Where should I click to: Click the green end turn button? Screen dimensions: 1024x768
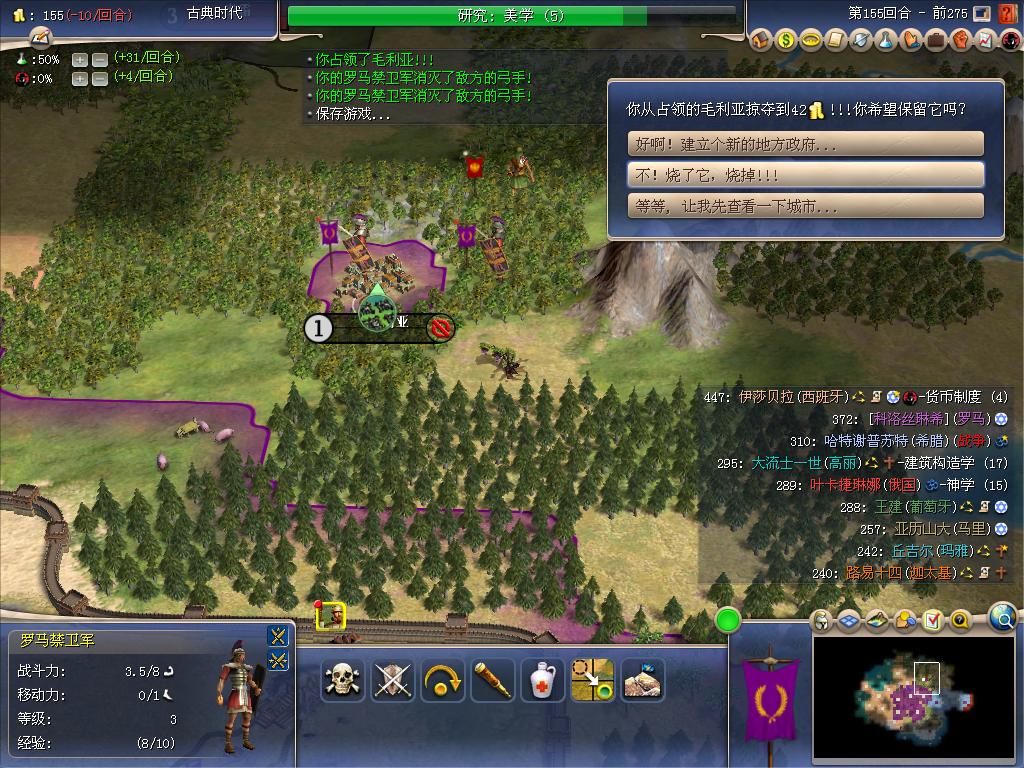coord(728,620)
